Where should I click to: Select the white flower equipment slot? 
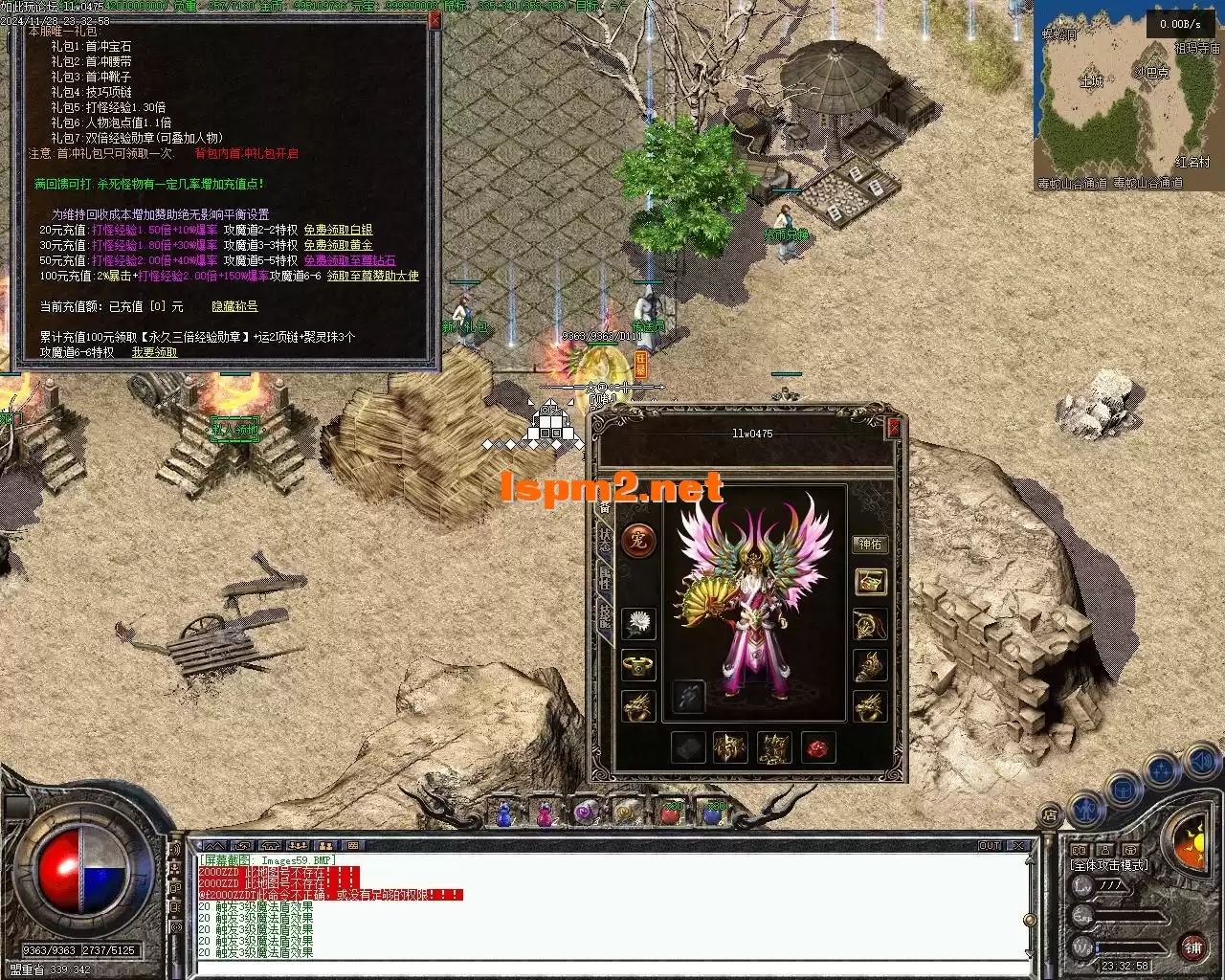(638, 625)
